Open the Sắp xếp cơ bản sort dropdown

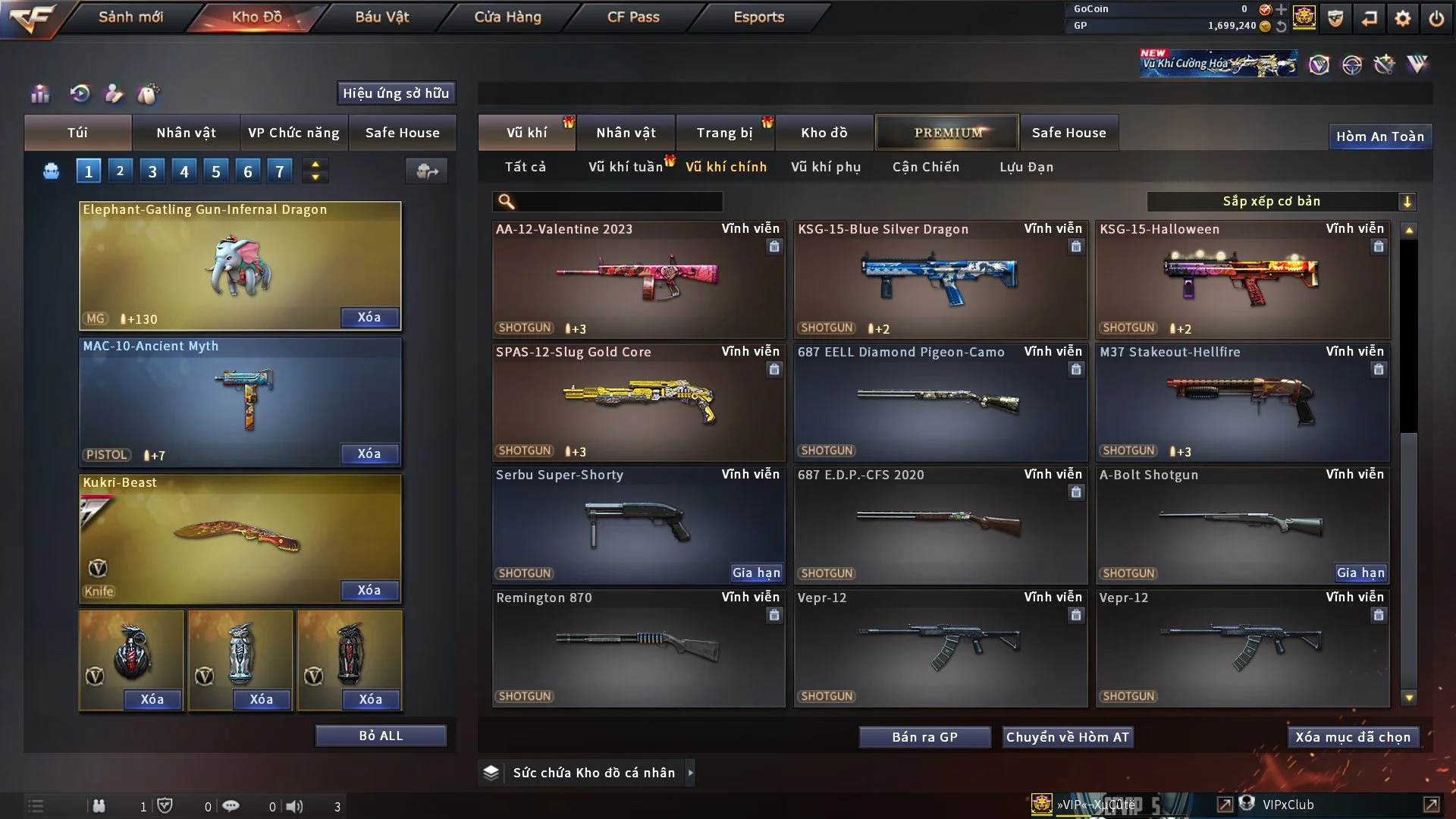[x=1281, y=202]
